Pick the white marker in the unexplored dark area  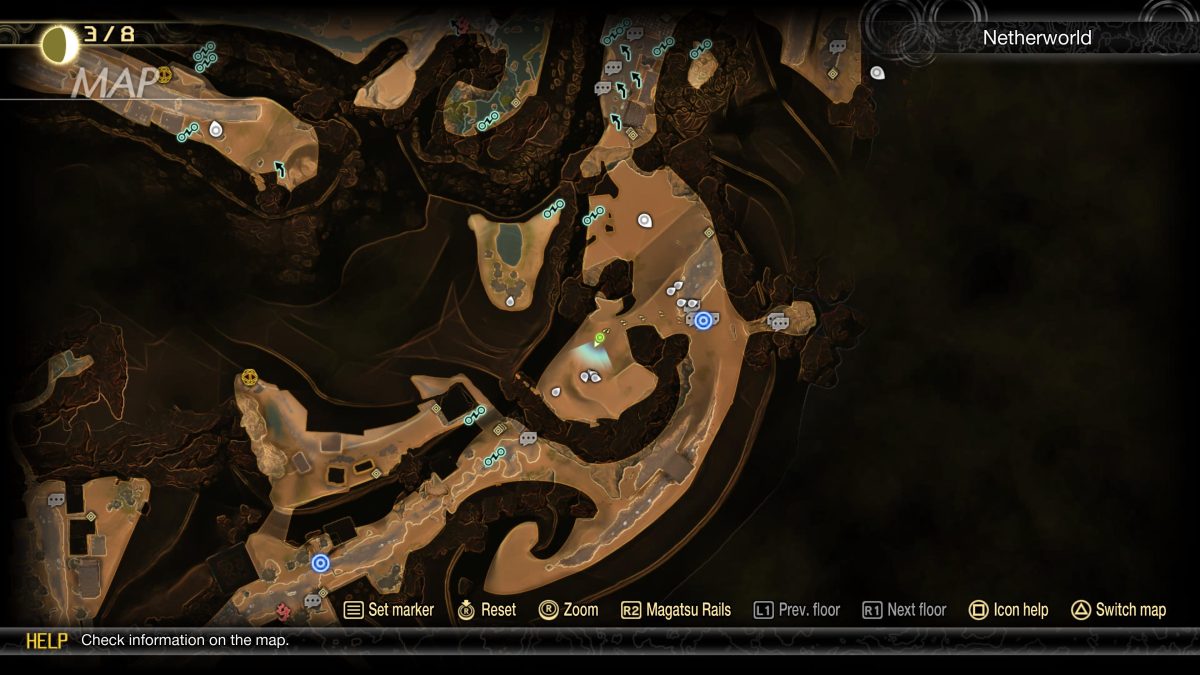(x=877, y=72)
